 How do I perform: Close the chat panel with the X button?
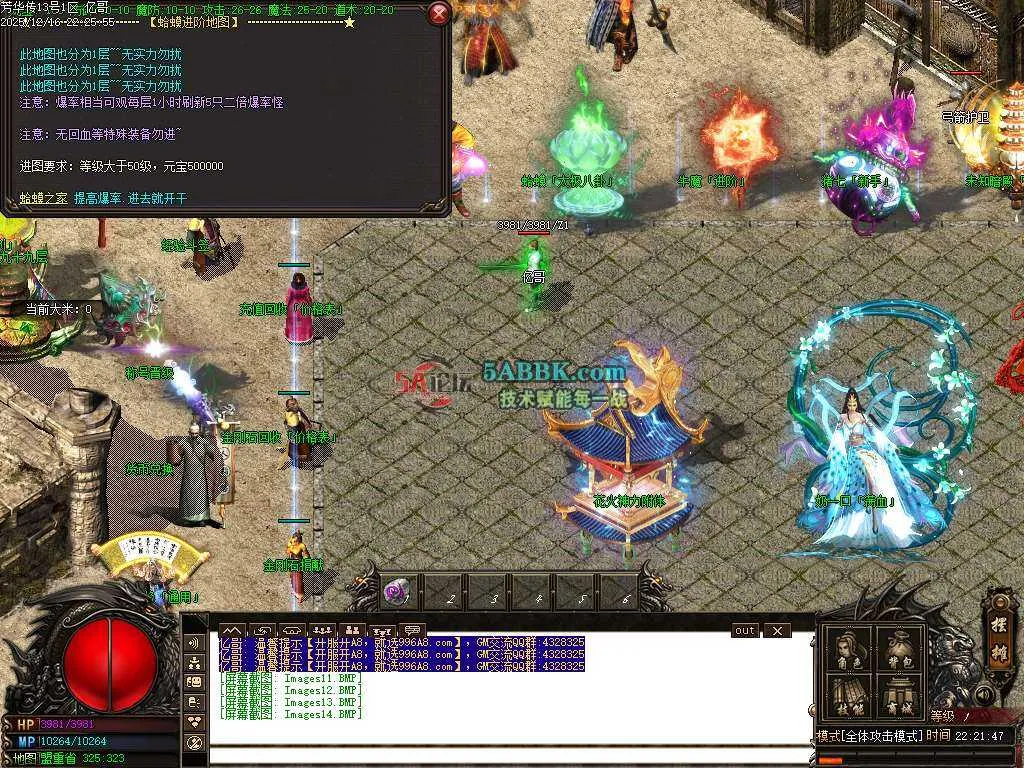(x=776, y=631)
